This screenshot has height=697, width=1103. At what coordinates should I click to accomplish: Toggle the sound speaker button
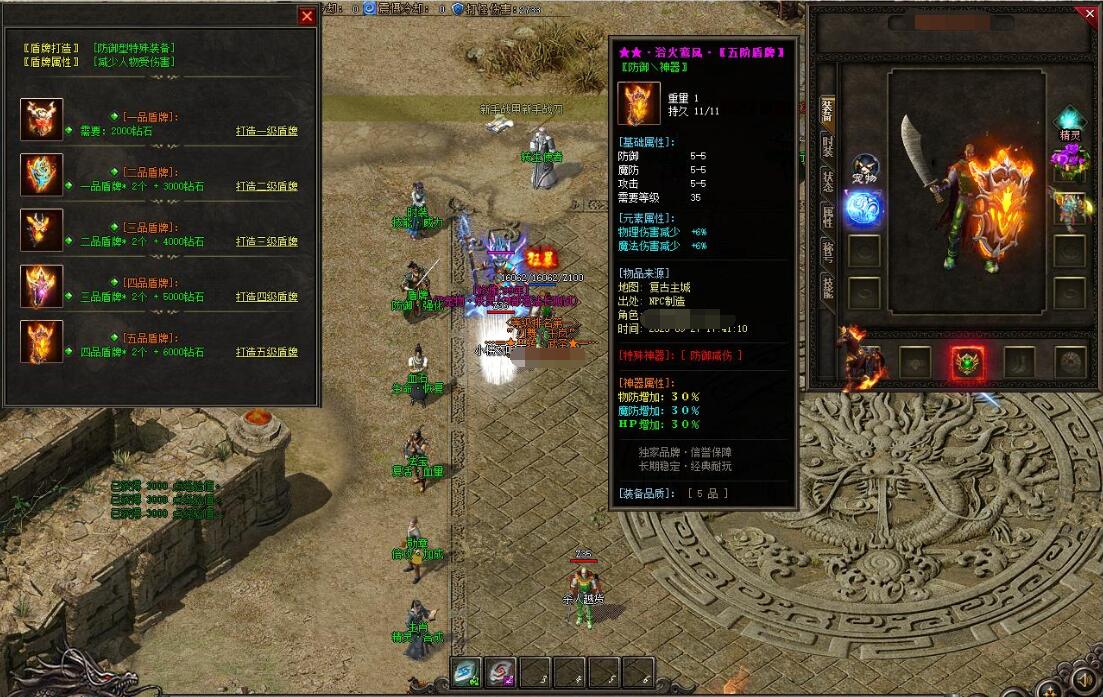pyautogui.click(x=1080, y=682)
